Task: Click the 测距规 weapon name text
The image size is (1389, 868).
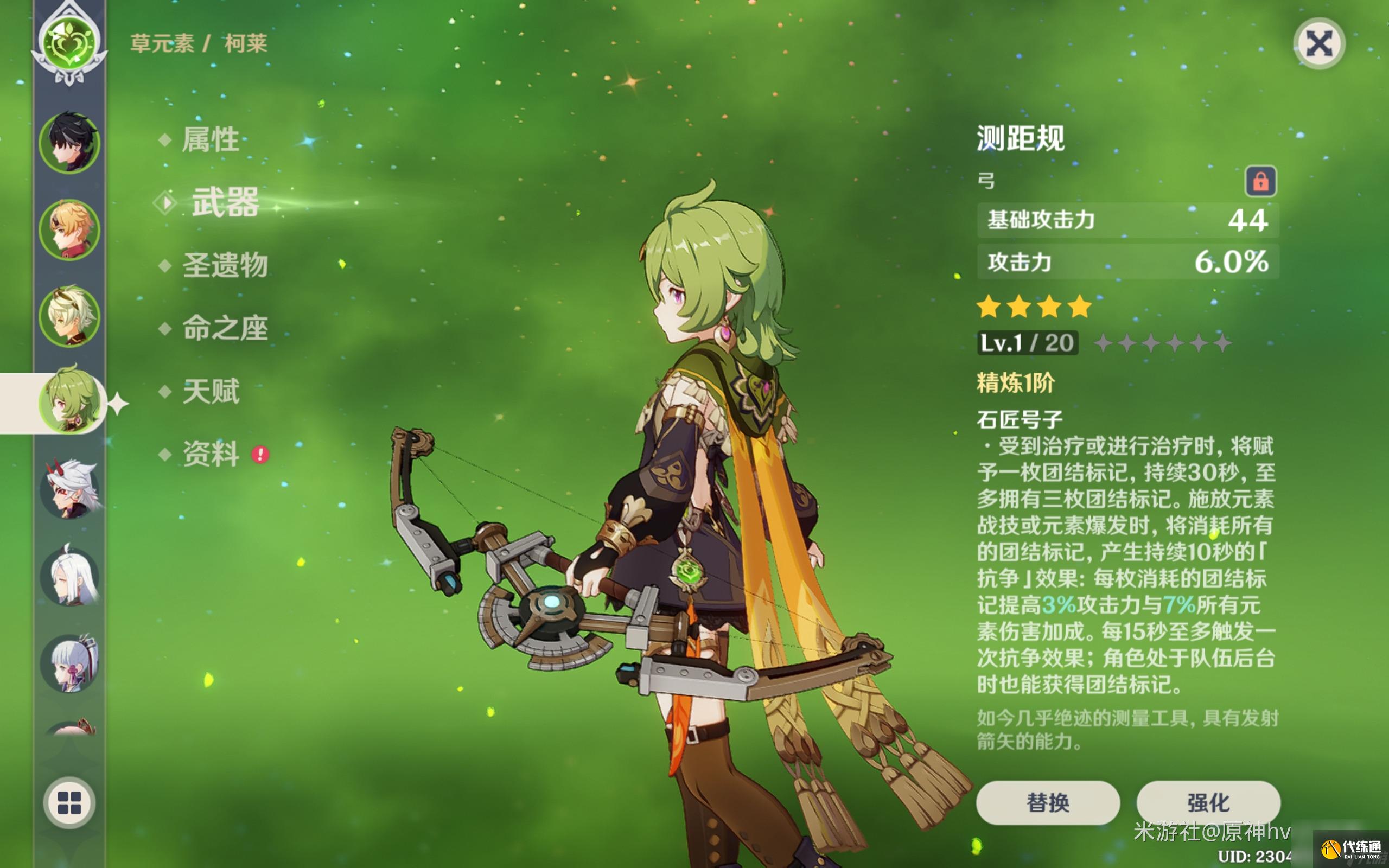Action: coord(1021,138)
